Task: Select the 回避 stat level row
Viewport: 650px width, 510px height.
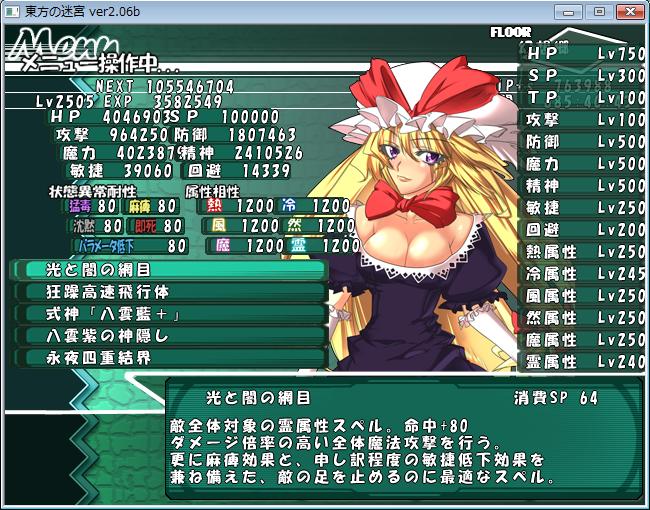Action: pos(584,230)
